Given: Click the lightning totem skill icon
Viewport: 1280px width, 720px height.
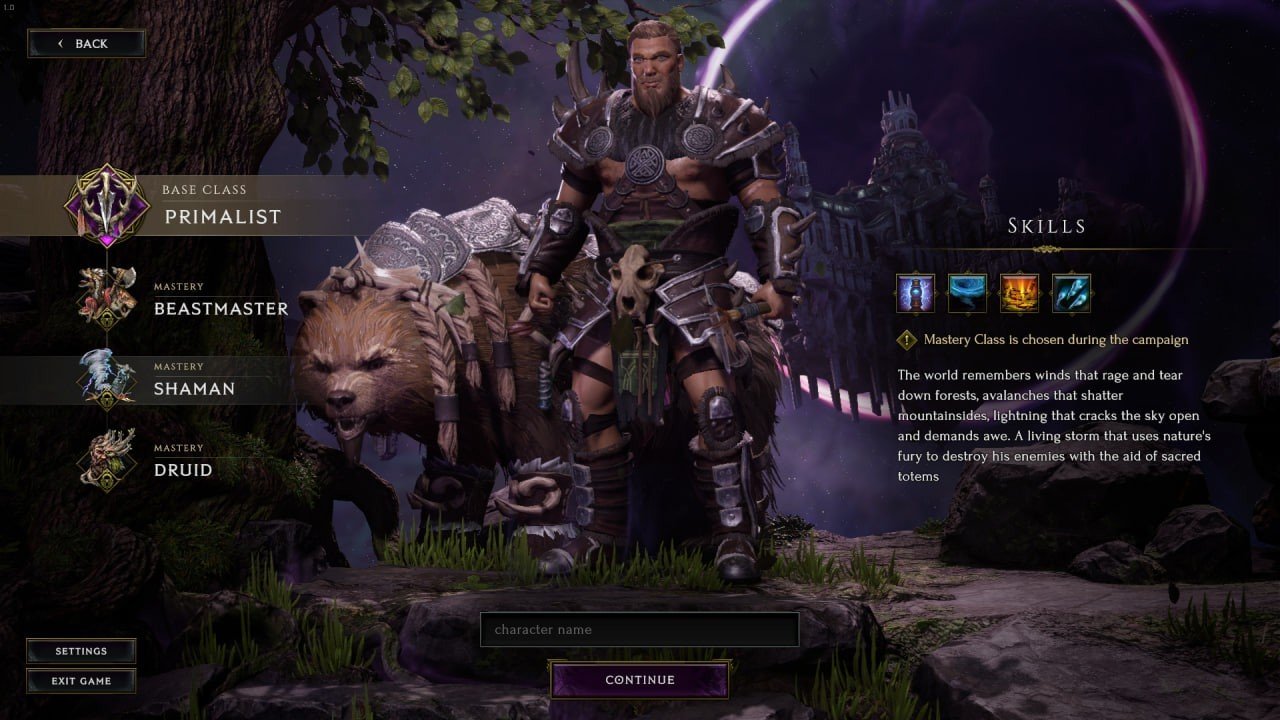Looking at the screenshot, I should coord(916,293).
